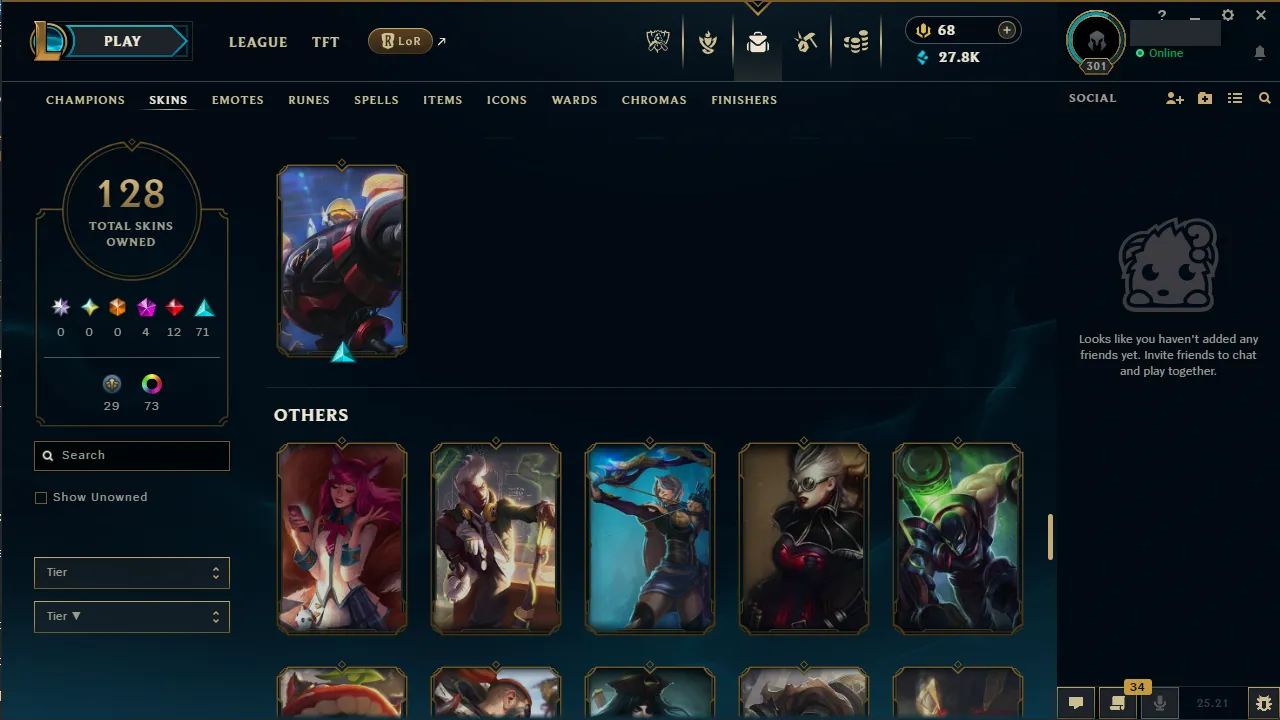The height and width of the screenshot is (720, 1280).
Task: Open the TFT menu item
Action: 325,42
